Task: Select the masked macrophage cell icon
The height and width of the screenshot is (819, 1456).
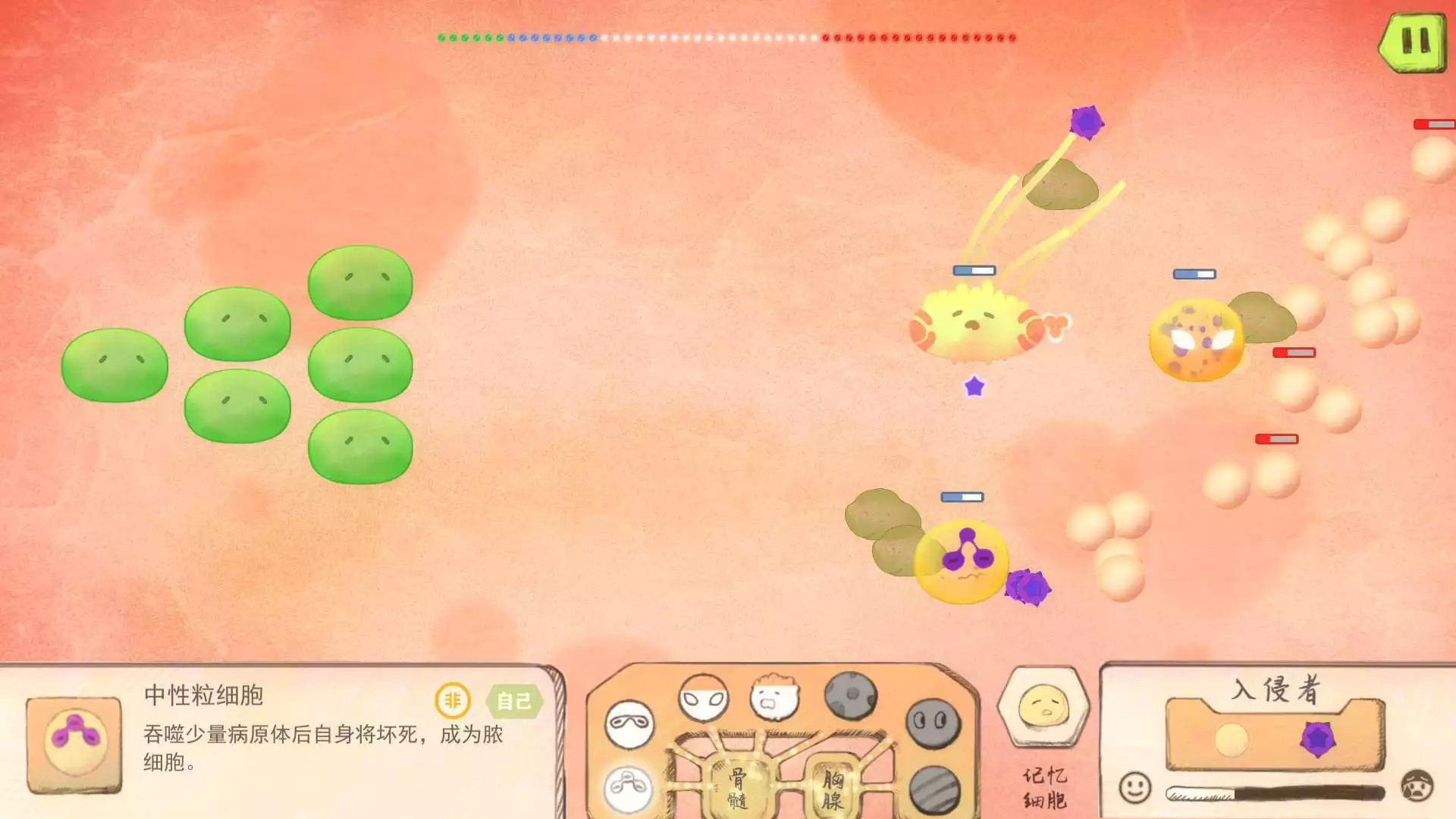Action: coord(629,723)
